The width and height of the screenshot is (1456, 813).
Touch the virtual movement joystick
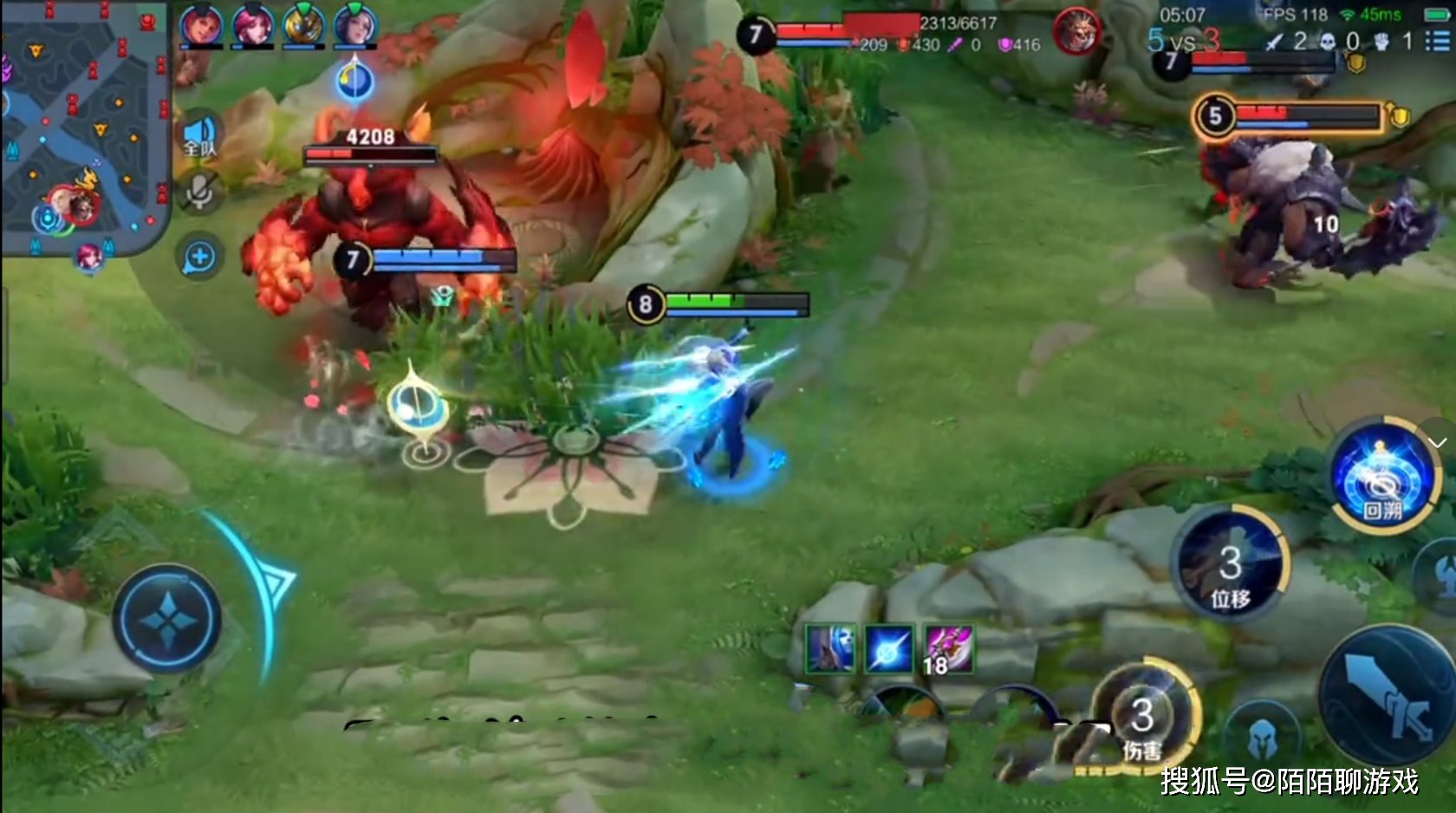[x=167, y=619]
